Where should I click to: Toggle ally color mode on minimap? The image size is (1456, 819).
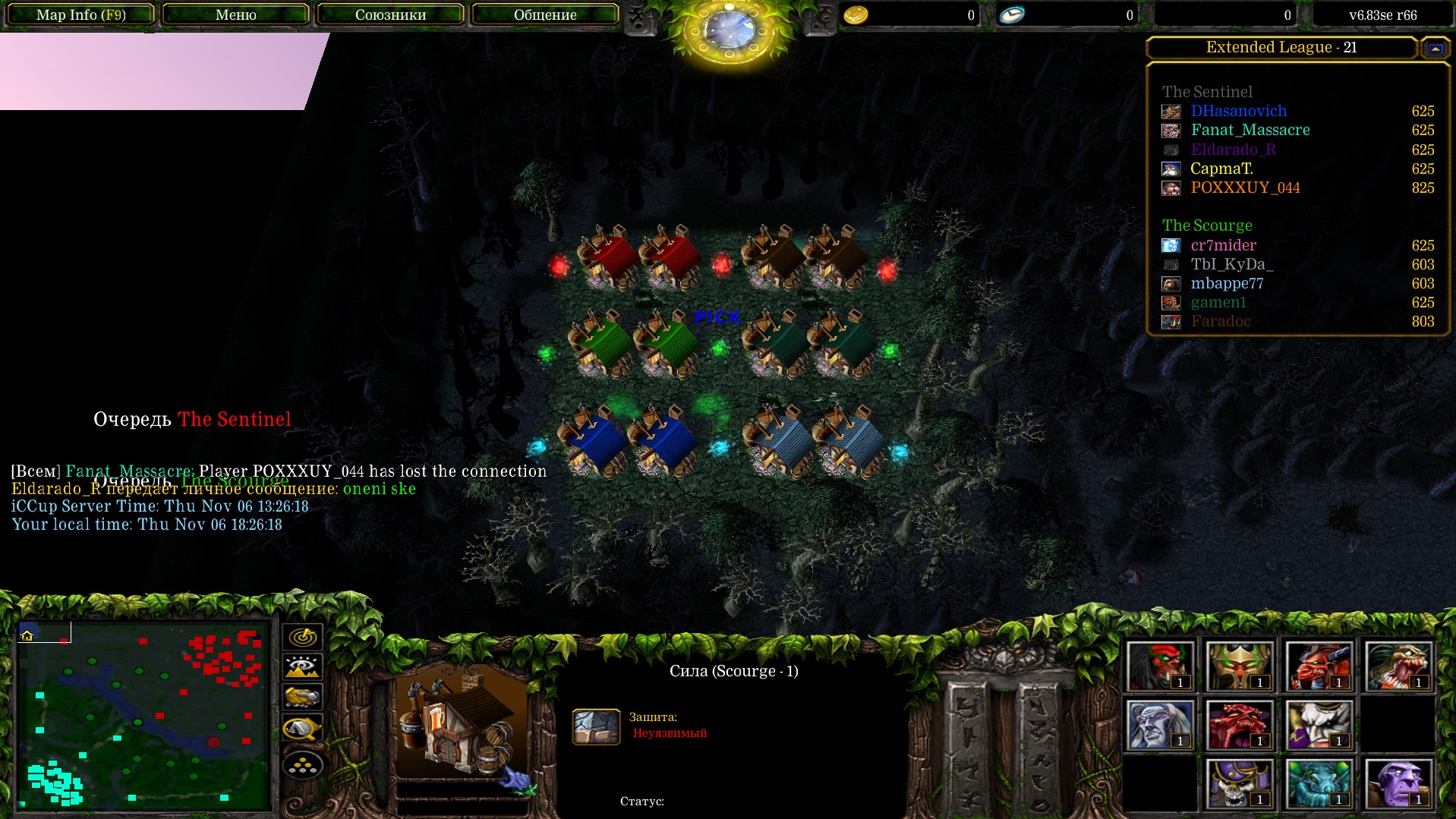[302, 697]
